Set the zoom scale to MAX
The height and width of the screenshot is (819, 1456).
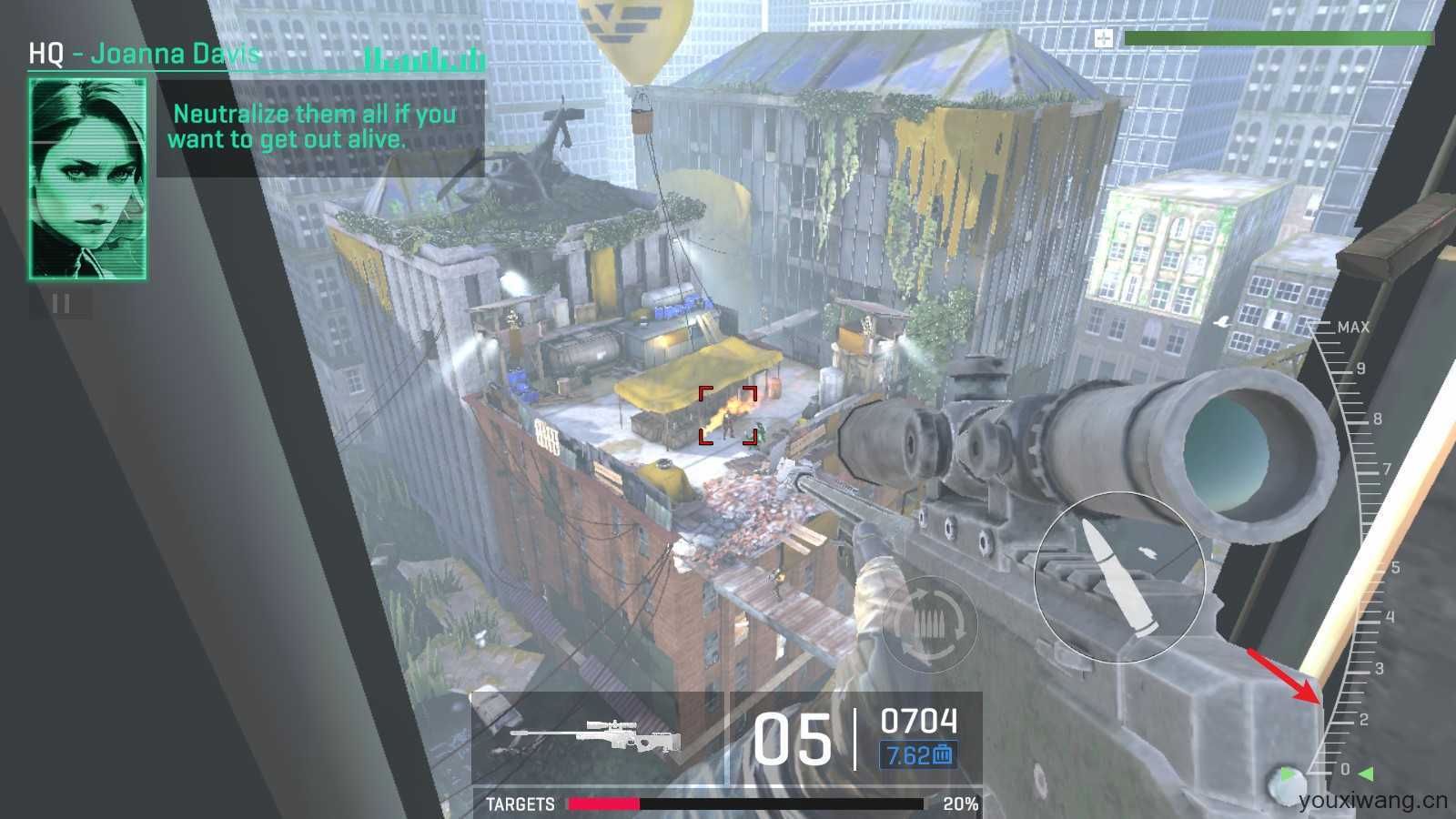(x=1351, y=328)
